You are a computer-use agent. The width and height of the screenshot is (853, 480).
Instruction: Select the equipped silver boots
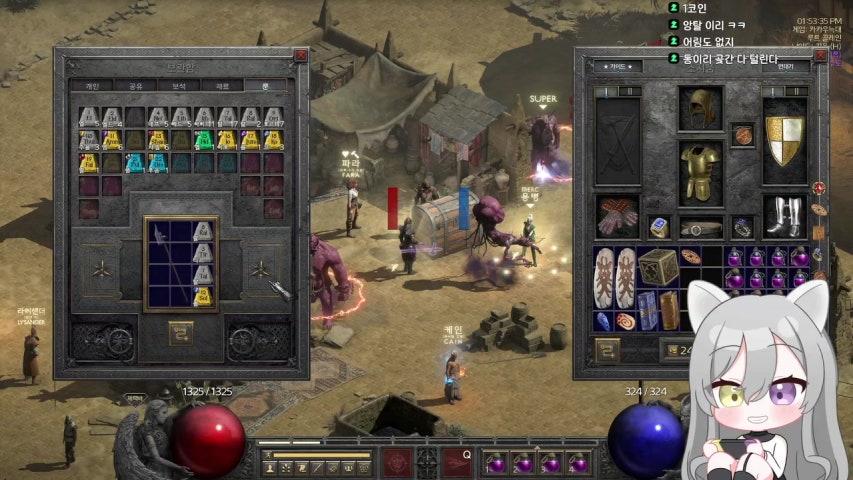click(x=784, y=217)
